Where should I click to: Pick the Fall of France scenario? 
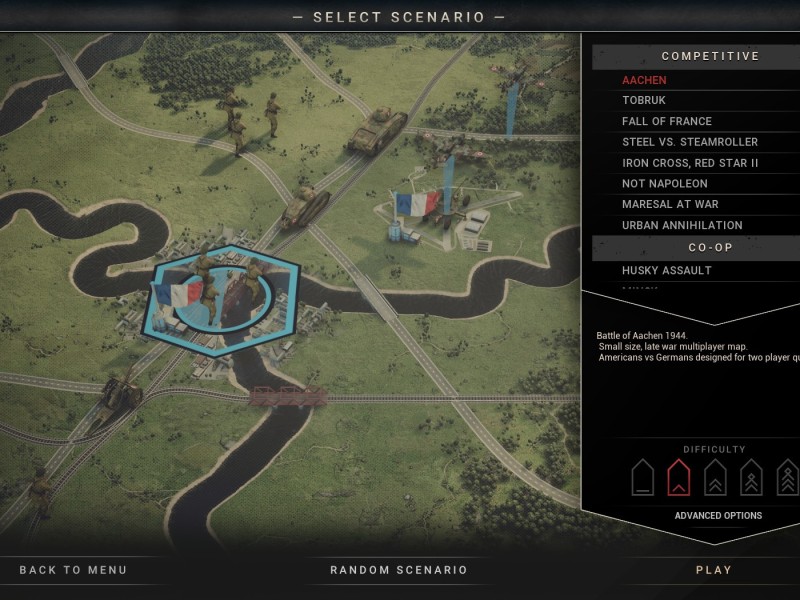tap(667, 121)
